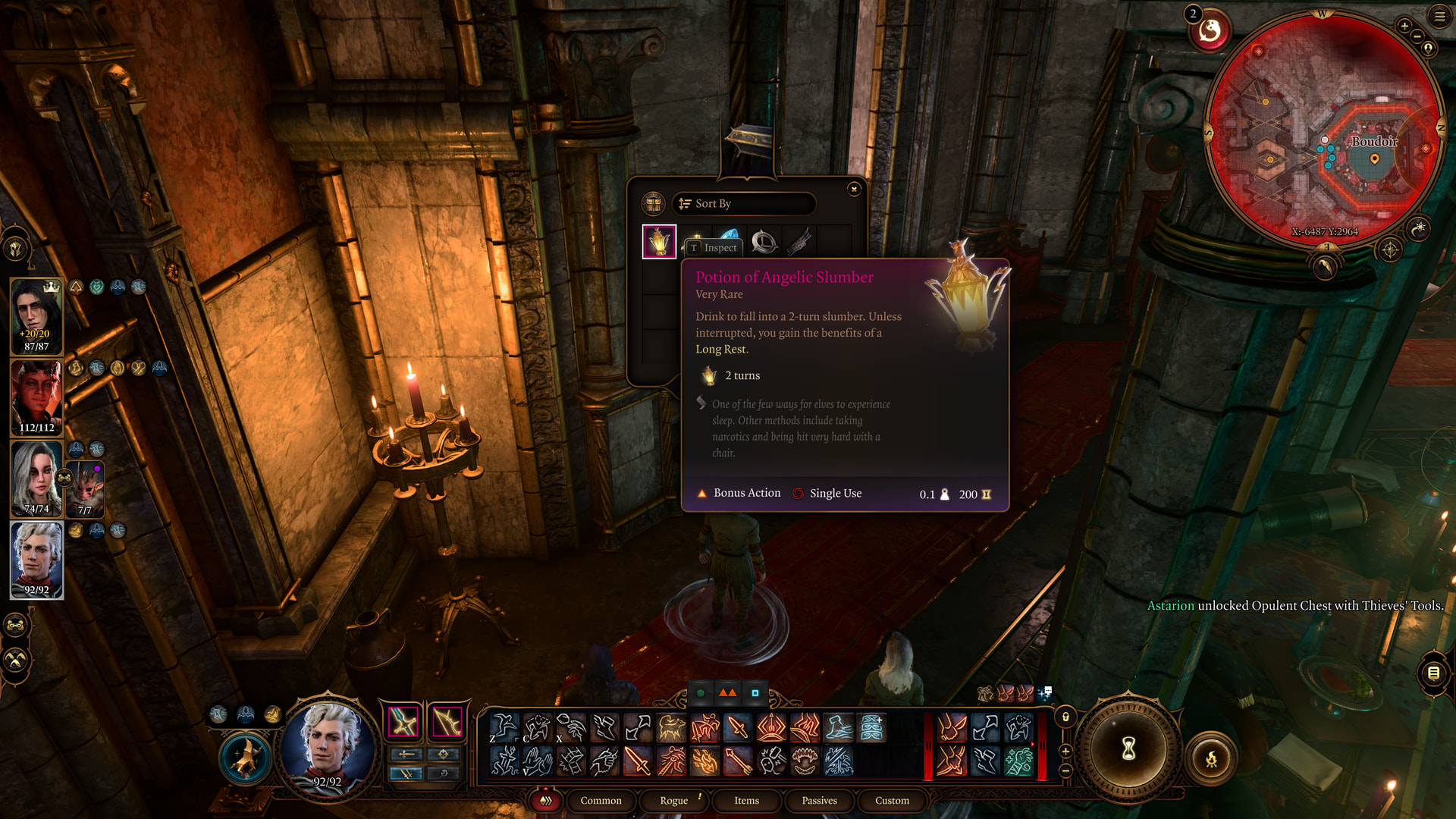Switch to the Rogue hotbar tab
The image size is (1456, 819).
pyautogui.click(x=673, y=800)
